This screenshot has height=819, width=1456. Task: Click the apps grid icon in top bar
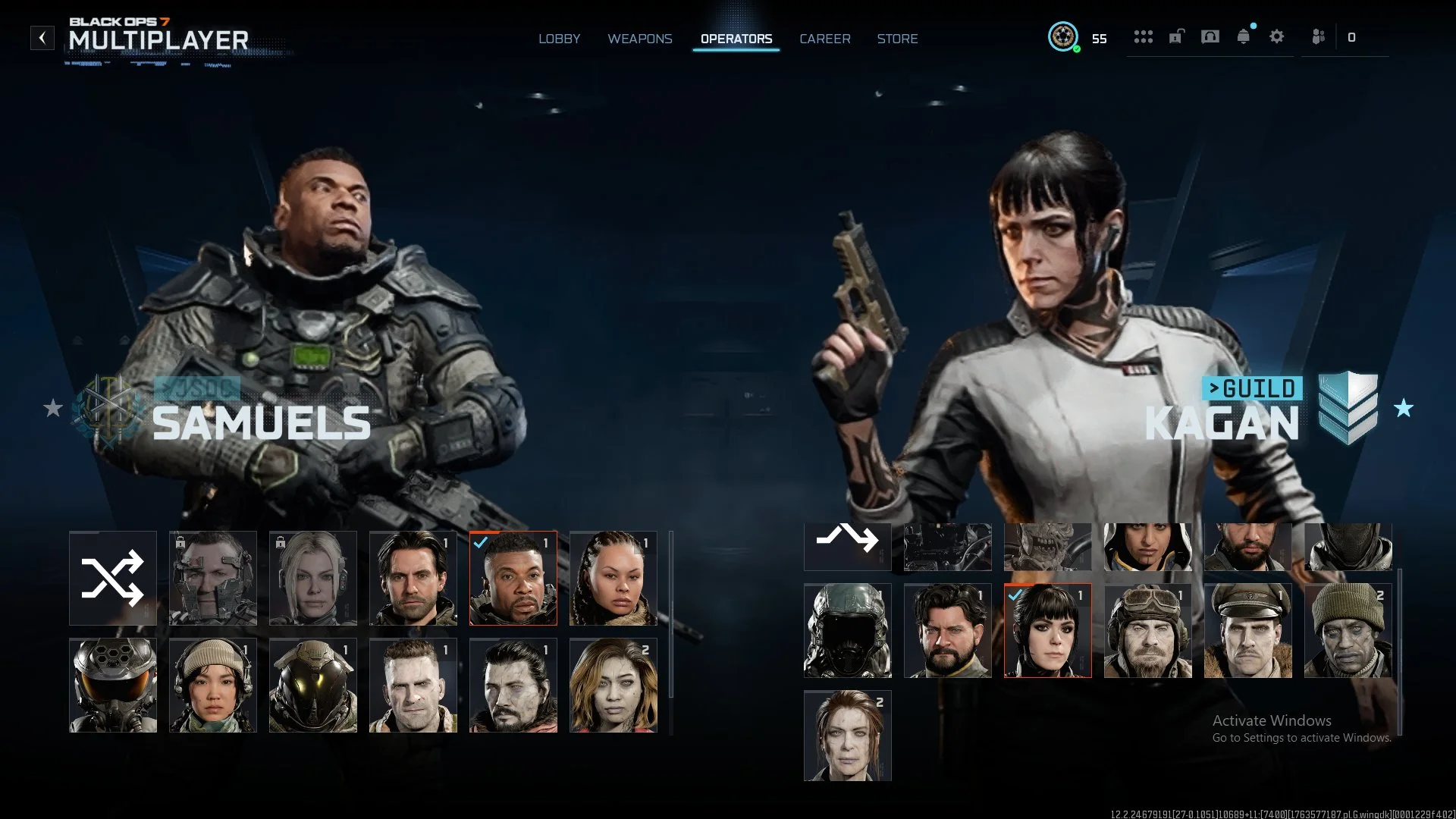[1144, 36]
